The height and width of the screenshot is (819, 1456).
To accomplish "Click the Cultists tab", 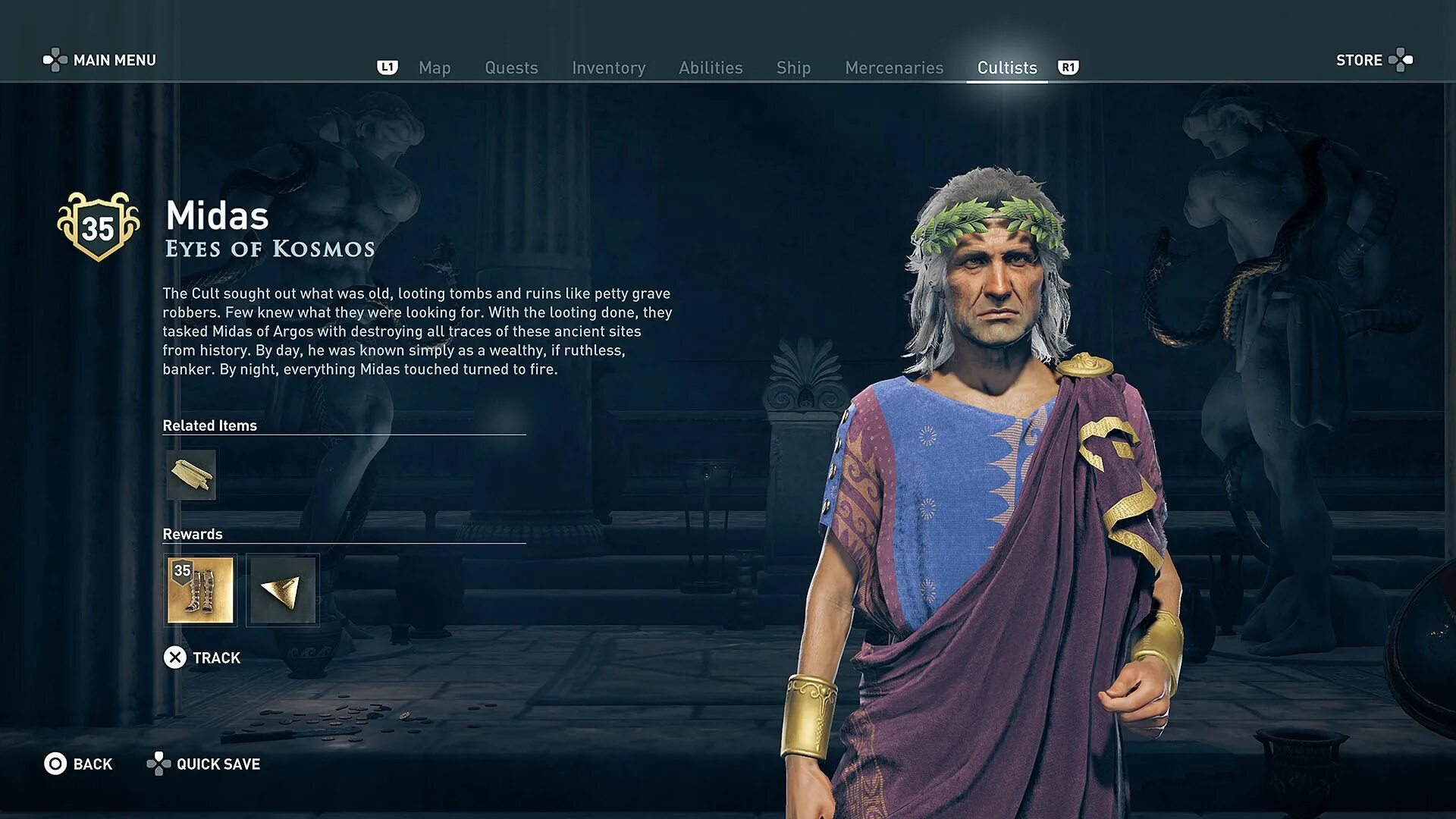I will point(1006,67).
